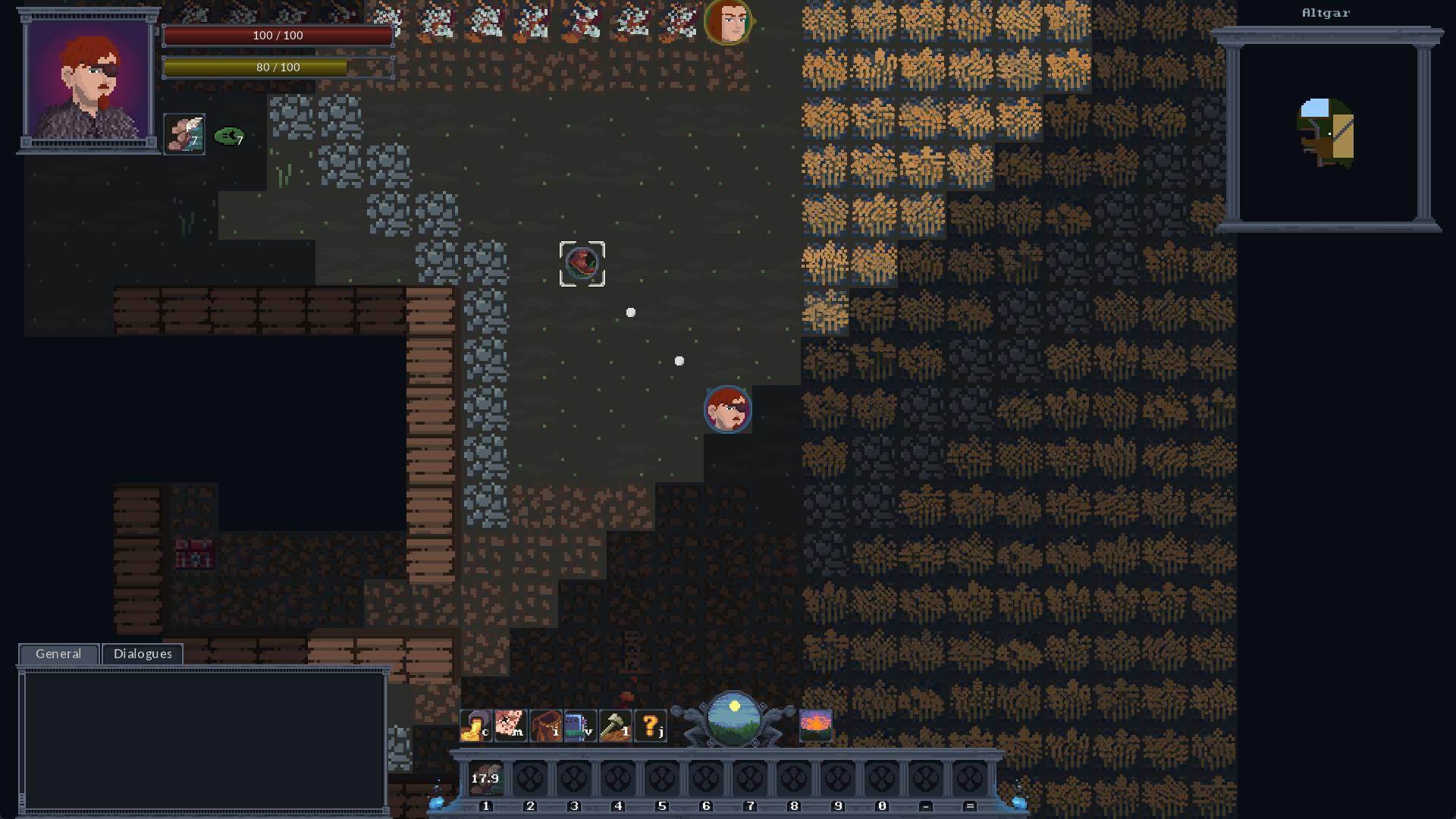
Task: Select the sunset icon beside the orb
Action: click(x=816, y=726)
